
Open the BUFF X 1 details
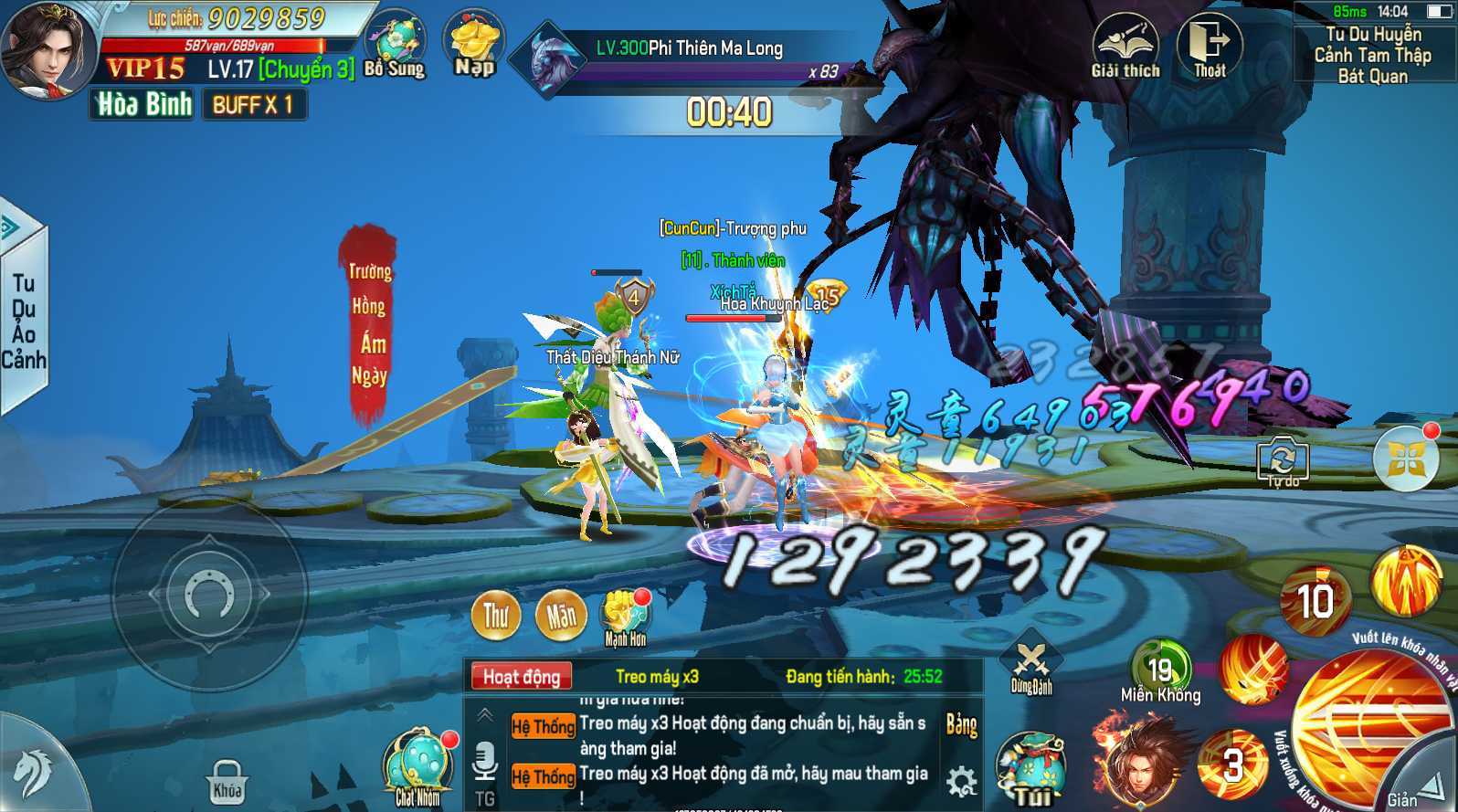(254, 105)
